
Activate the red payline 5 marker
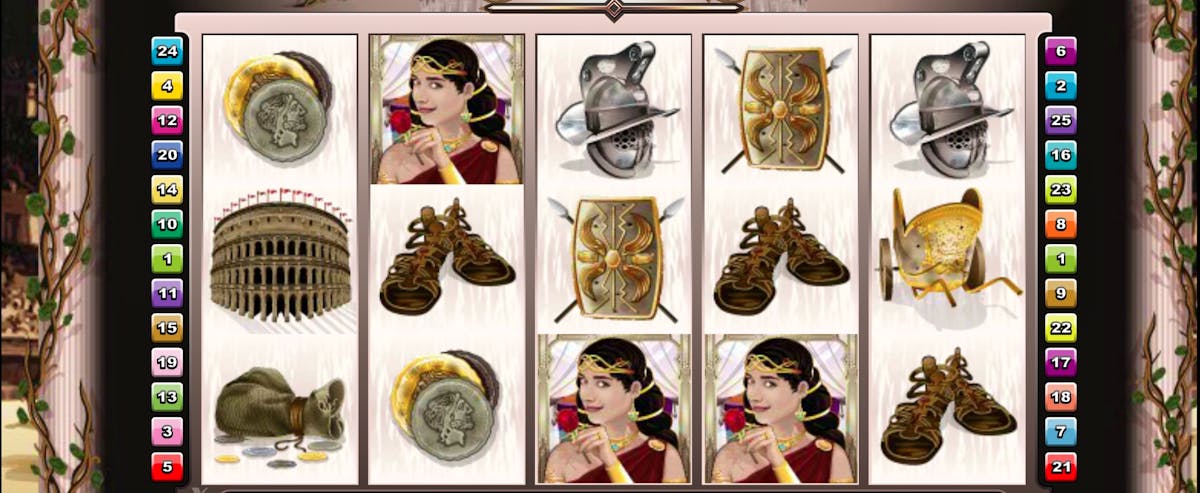point(166,466)
